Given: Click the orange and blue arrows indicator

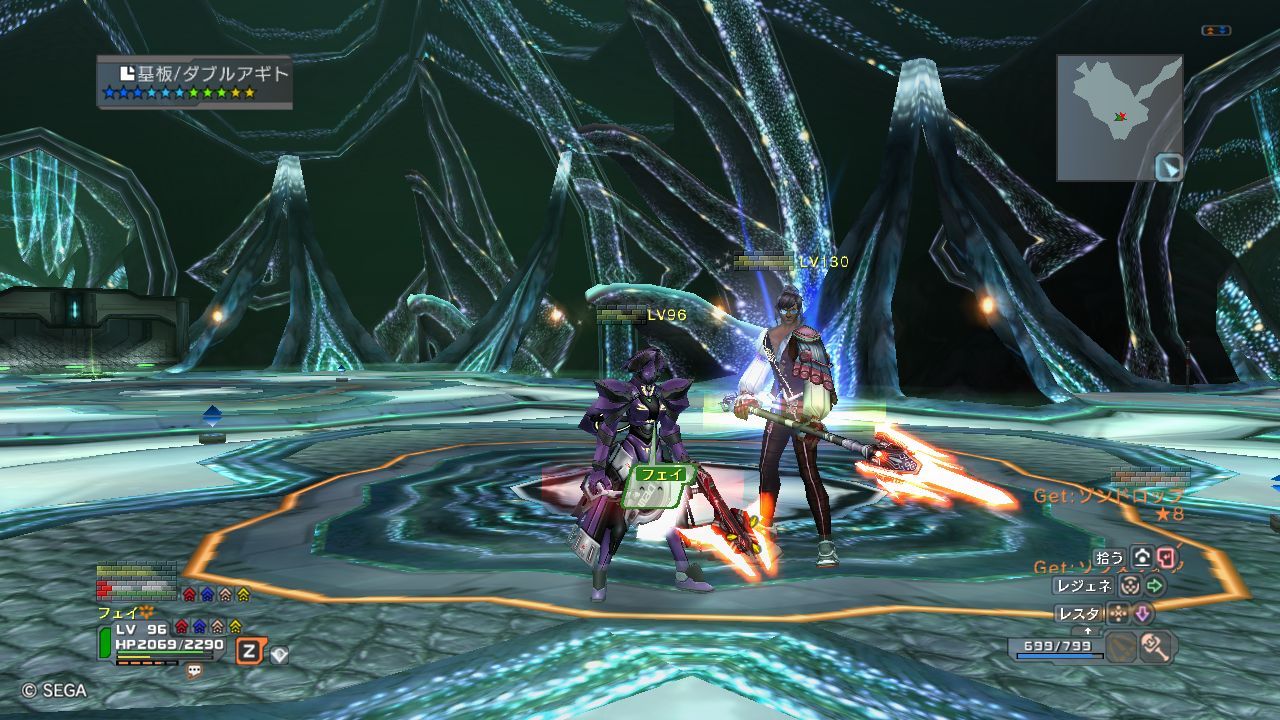Looking at the screenshot, I should [x=1216, y=31].
